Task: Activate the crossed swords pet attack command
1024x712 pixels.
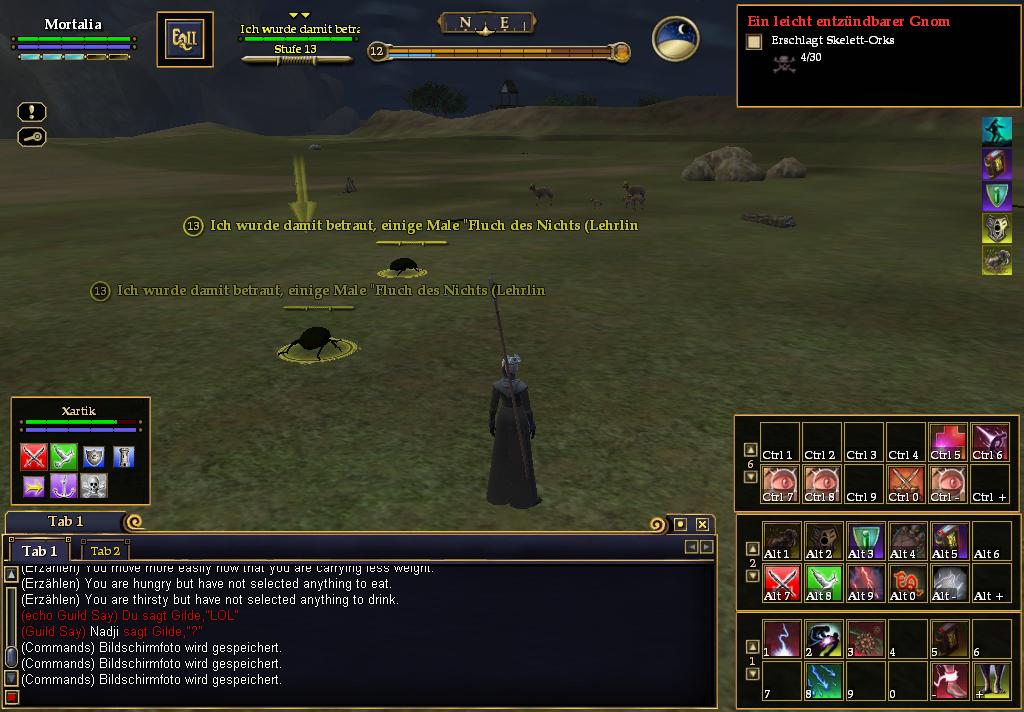Action: tap(35, 457)
